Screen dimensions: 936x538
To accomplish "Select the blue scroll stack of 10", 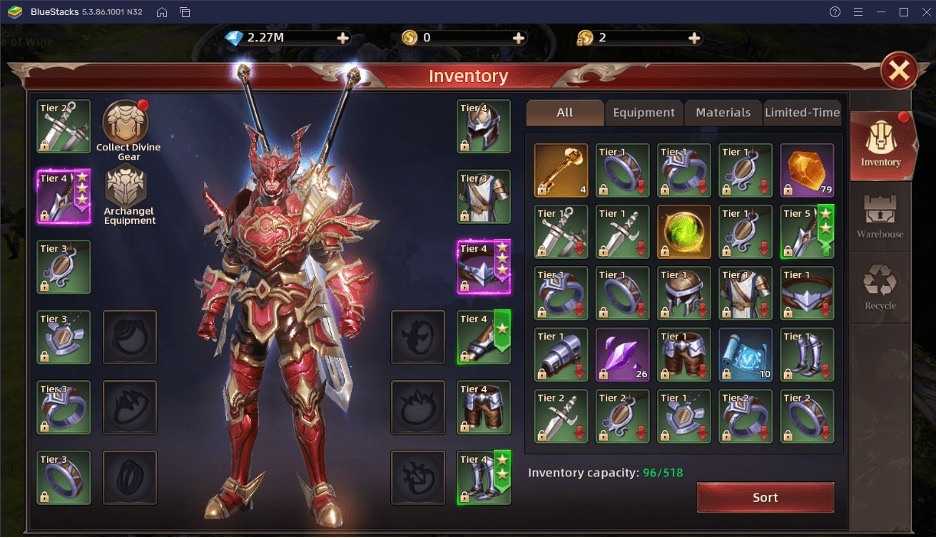I will tap(745, 355).
